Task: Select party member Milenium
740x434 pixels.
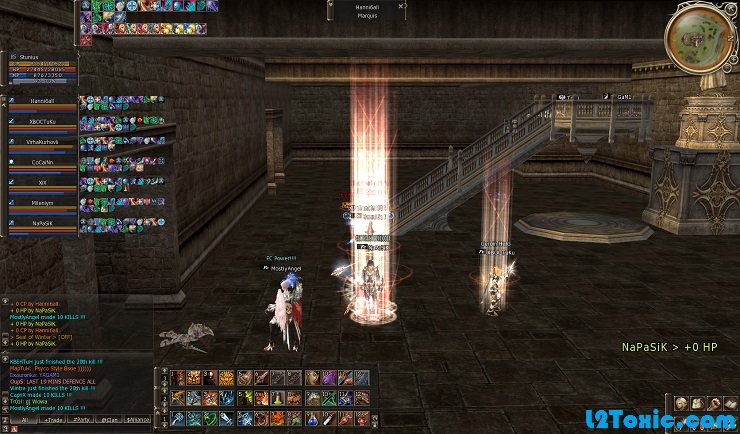Action: [x=42, y=202]
